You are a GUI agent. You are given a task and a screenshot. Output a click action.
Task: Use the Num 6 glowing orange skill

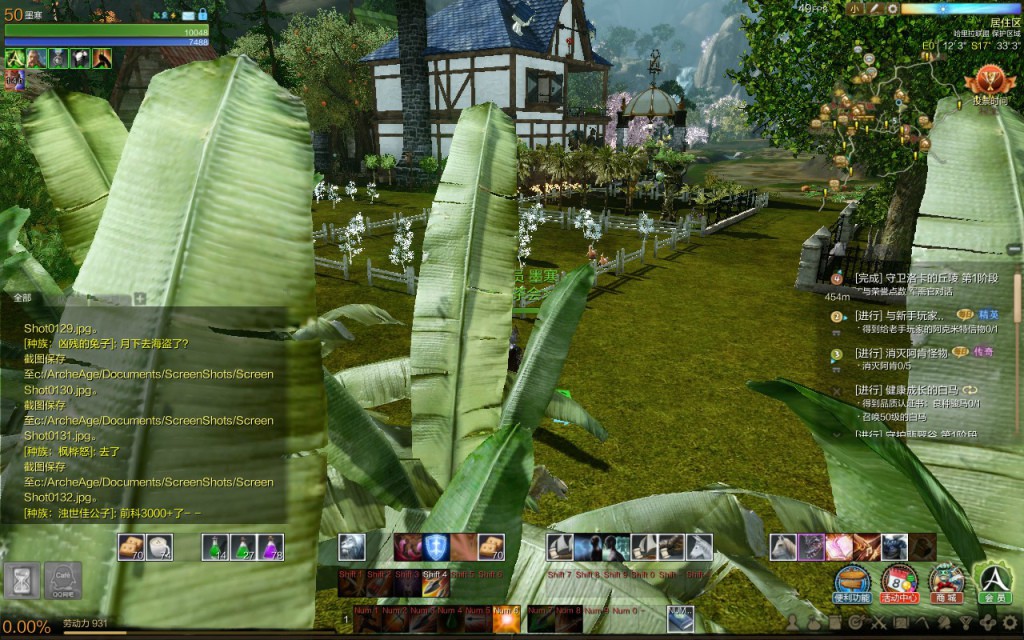click(x=506, y=621)
